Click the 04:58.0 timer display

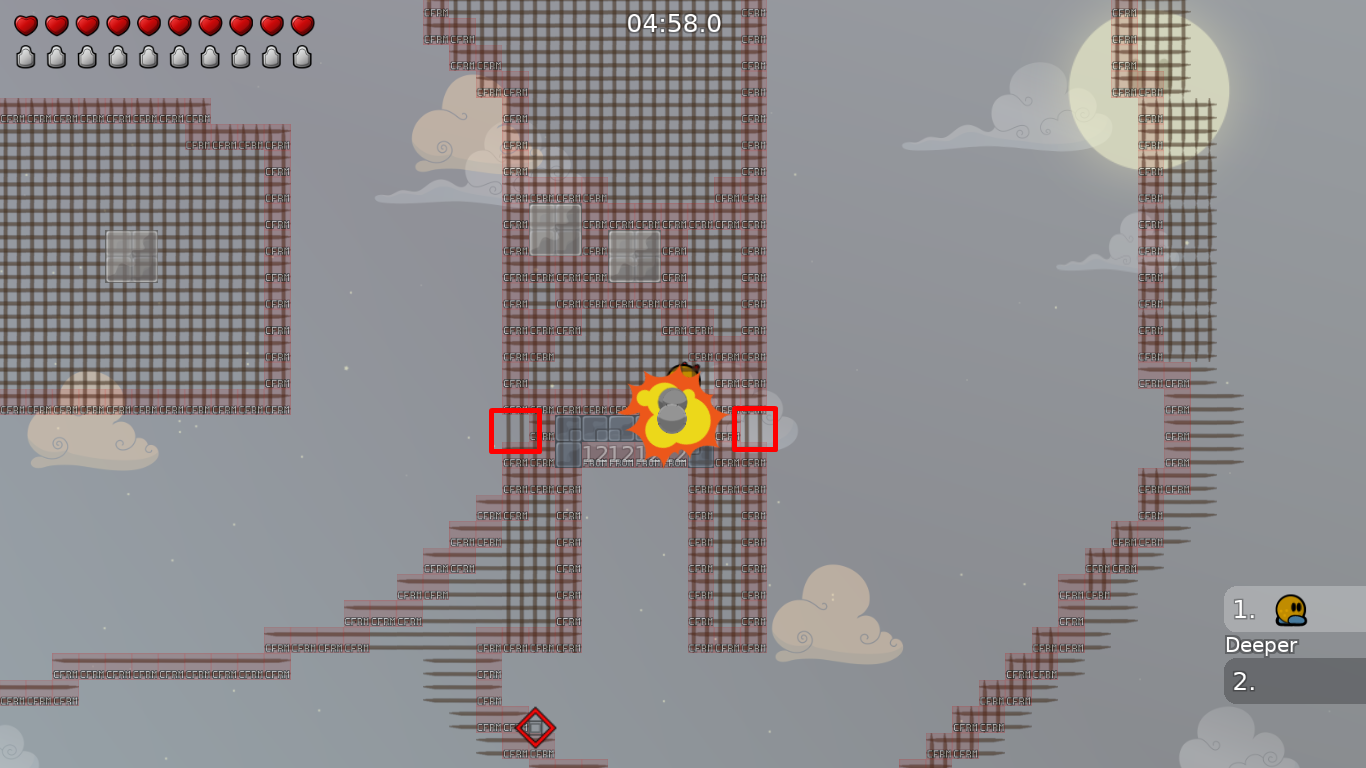672,24
